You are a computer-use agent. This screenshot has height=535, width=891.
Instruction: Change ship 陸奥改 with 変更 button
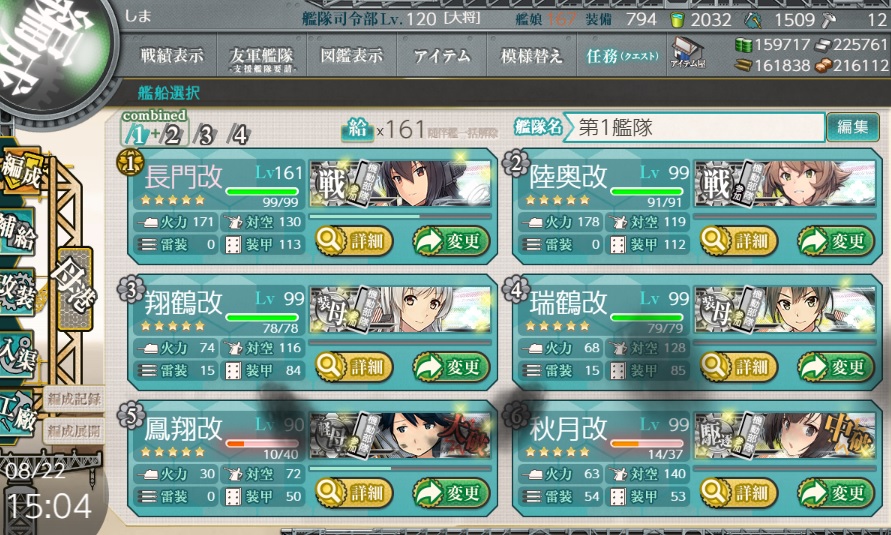pyautogui.click(x=835, y=240)
